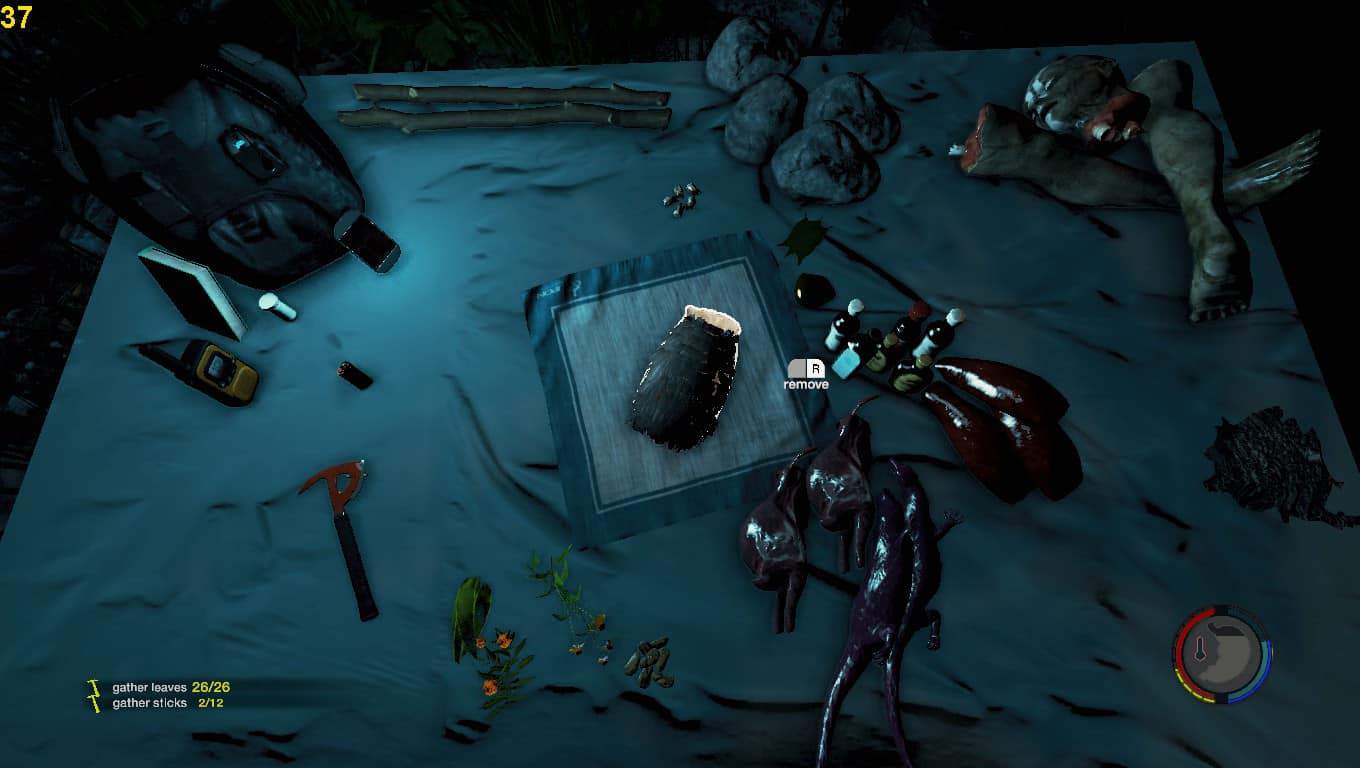Select the dark leaf pile

click(1270, 466)
